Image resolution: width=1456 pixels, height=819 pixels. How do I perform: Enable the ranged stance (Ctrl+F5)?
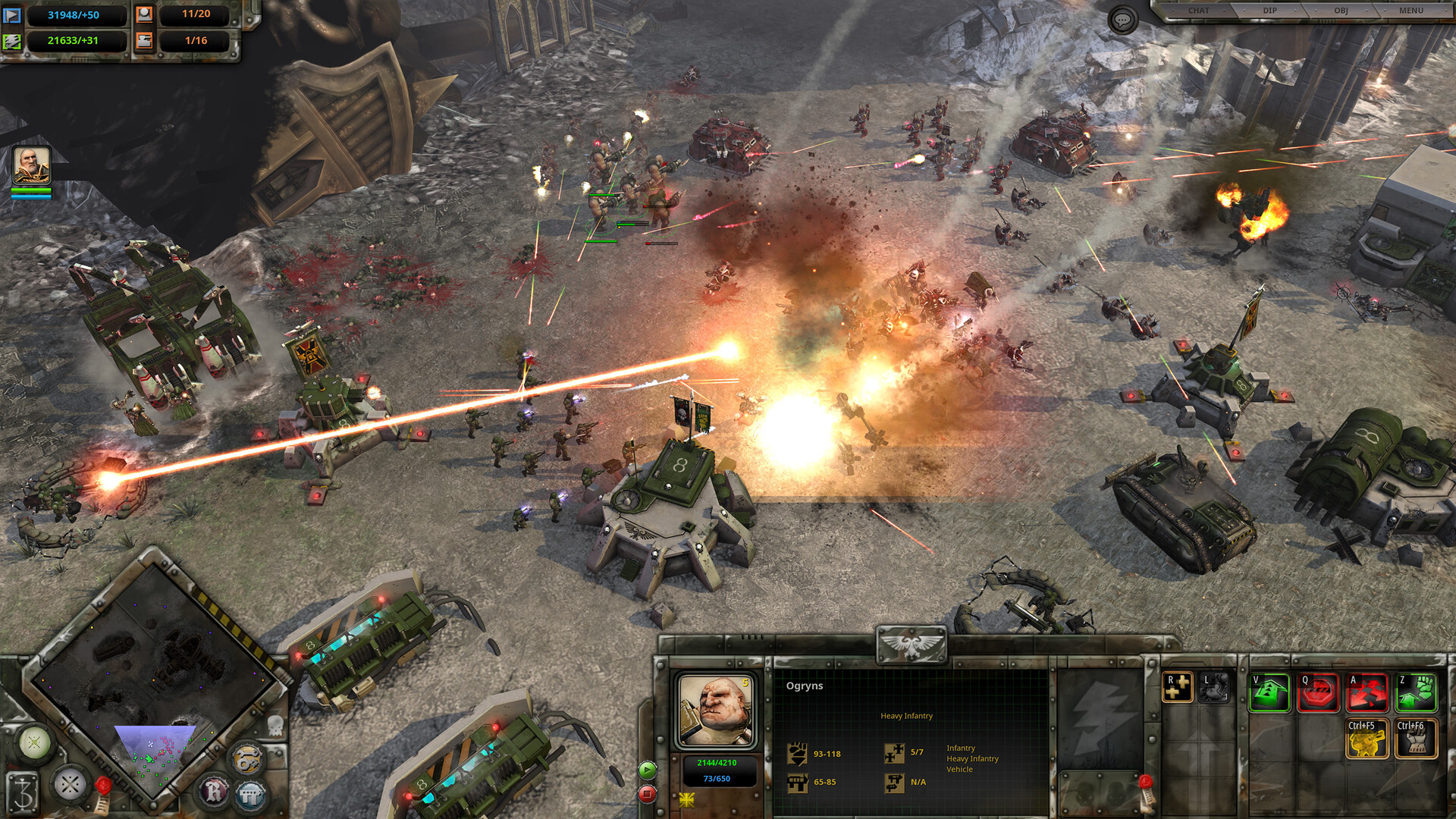pos(1367,739)
